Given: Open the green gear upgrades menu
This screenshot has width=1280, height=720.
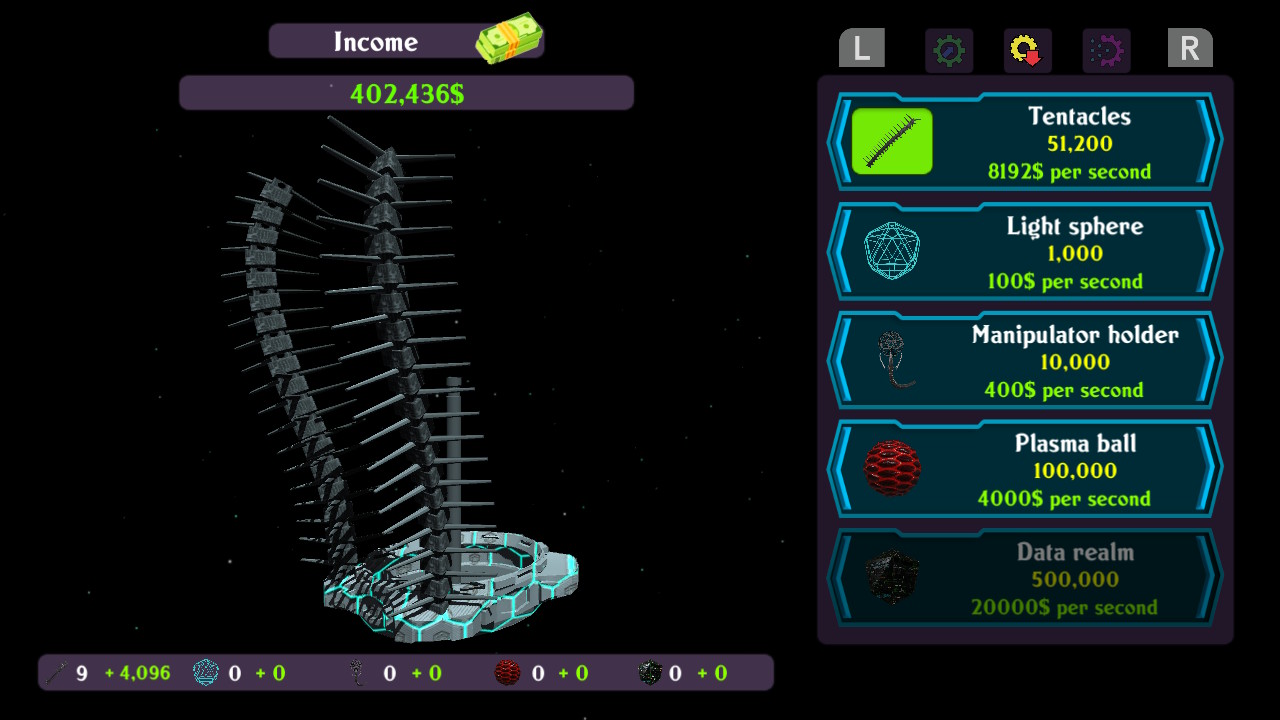Looking at the screenshot, I should (x=948, y=50).
